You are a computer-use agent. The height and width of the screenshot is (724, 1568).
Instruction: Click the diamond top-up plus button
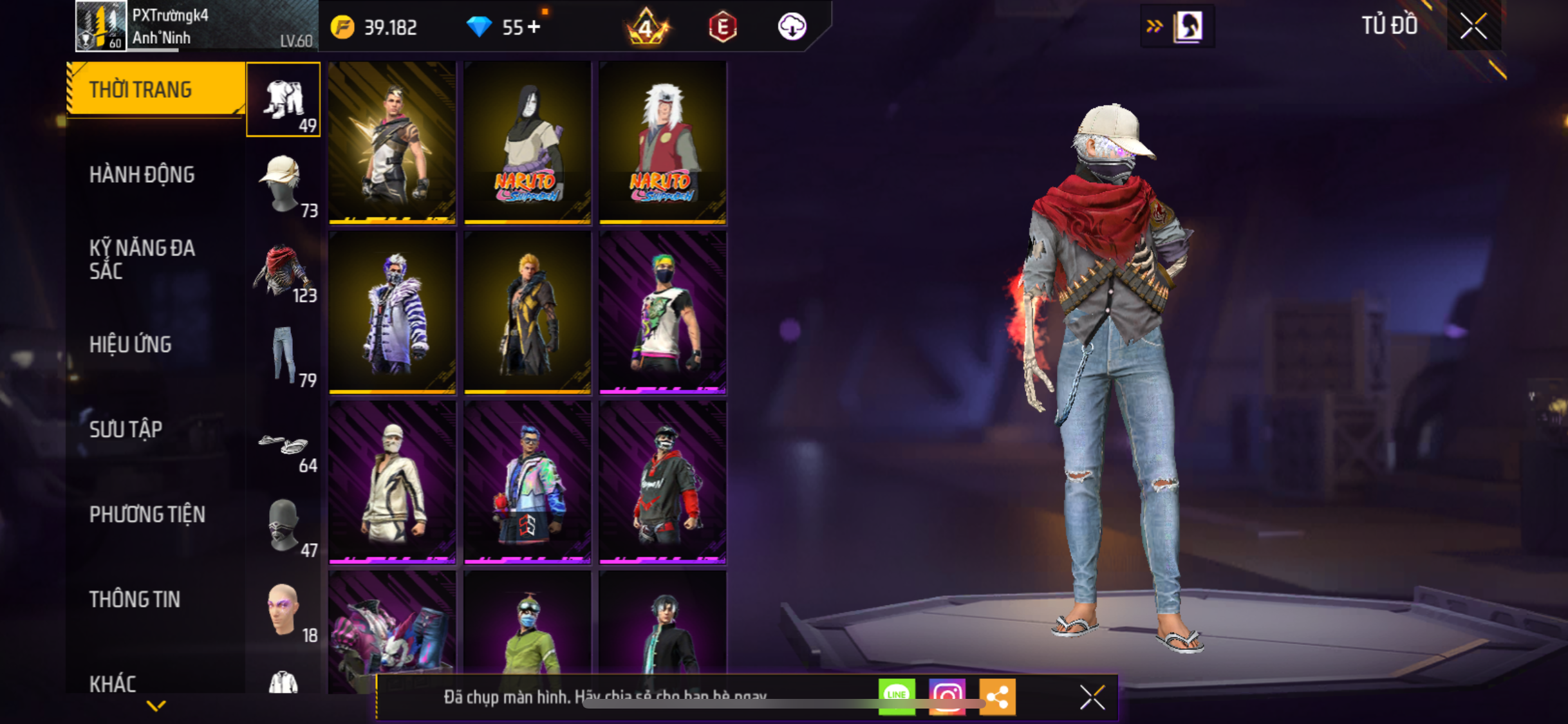[534, 27]
